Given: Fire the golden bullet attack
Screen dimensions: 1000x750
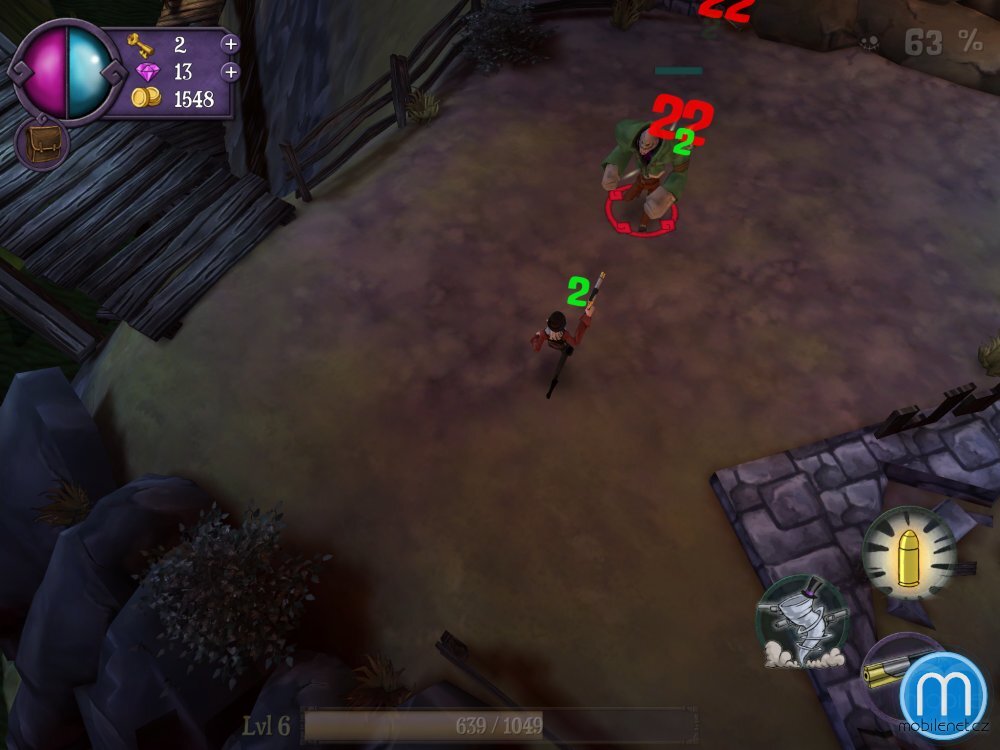Looking at the screenshot, I should 909,553.
